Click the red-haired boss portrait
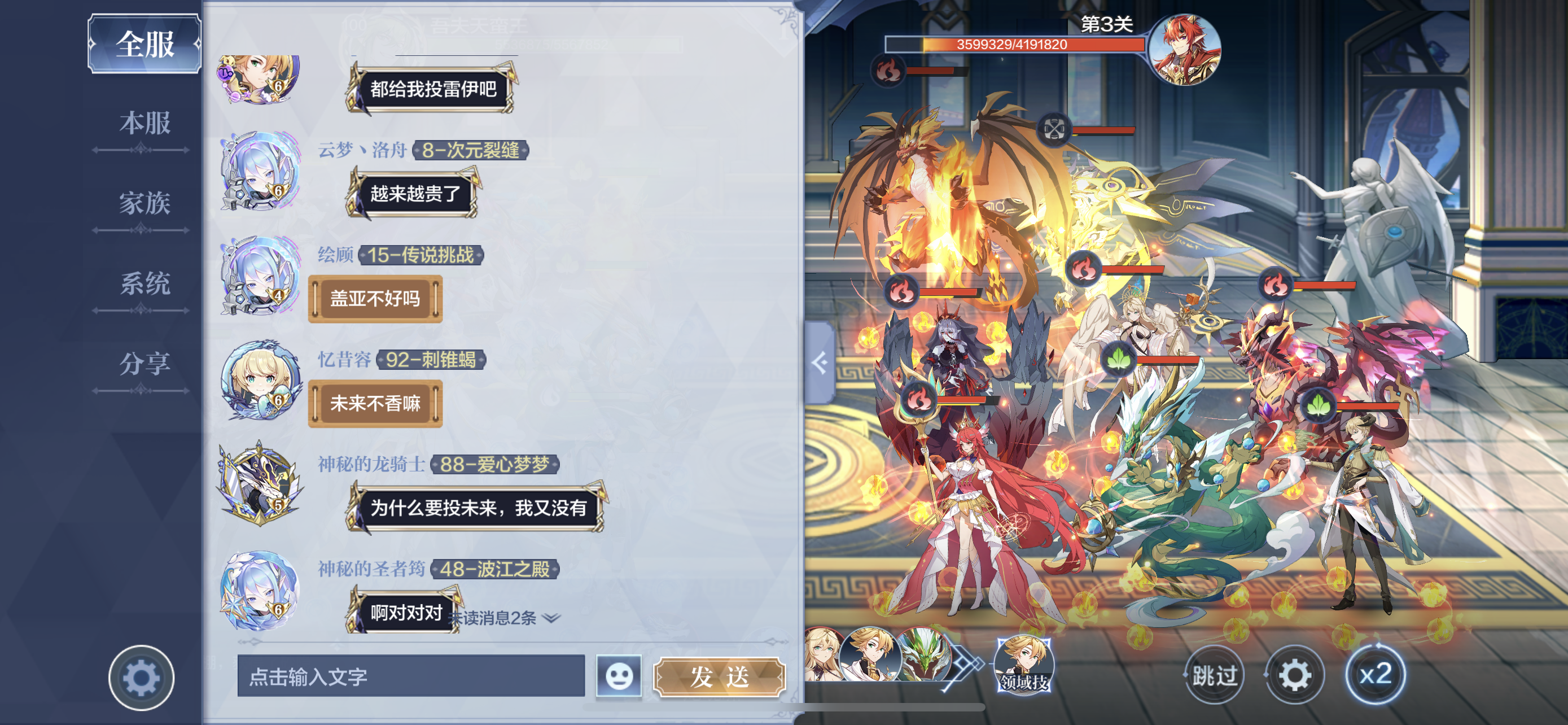 [1184, 50]
